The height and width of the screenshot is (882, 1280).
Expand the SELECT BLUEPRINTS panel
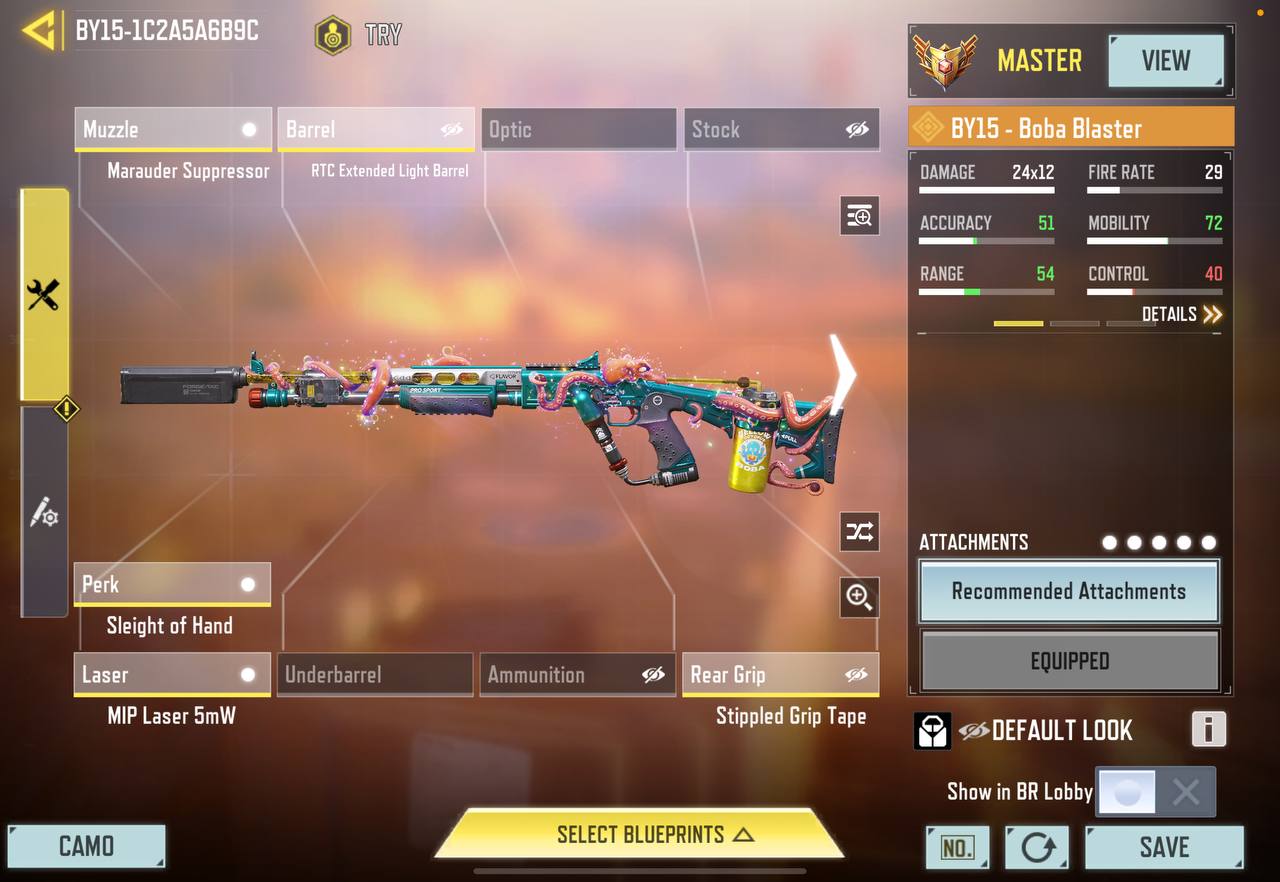click(640, 834)
